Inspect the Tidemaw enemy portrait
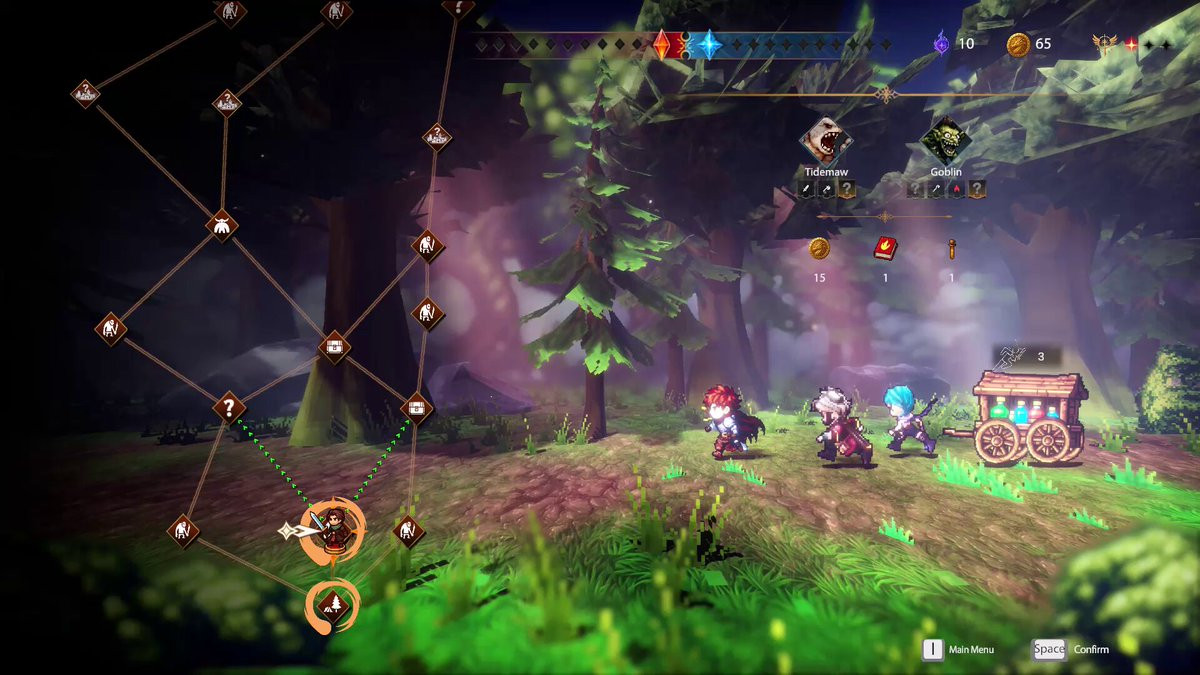Screen dimensions: 1200x675 pos(825,143)
